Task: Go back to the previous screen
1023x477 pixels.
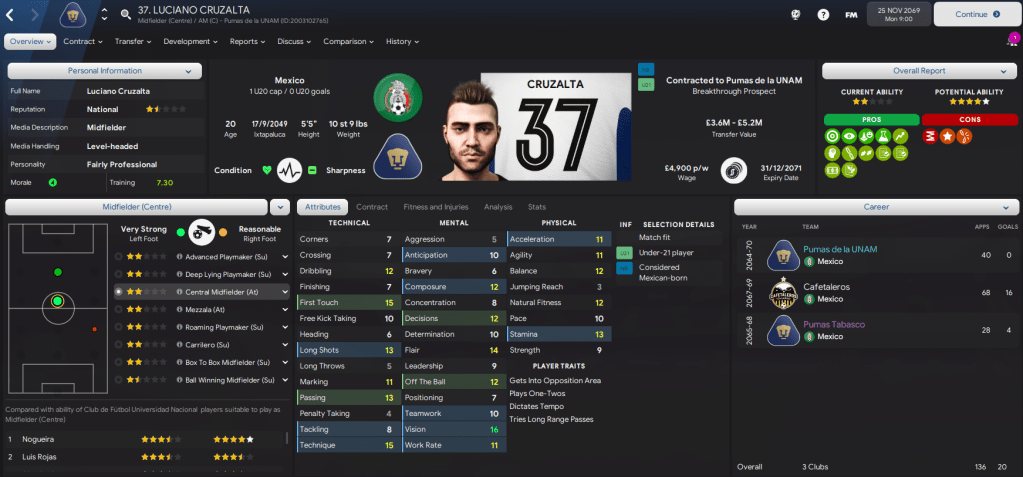Action: point(10,15)
